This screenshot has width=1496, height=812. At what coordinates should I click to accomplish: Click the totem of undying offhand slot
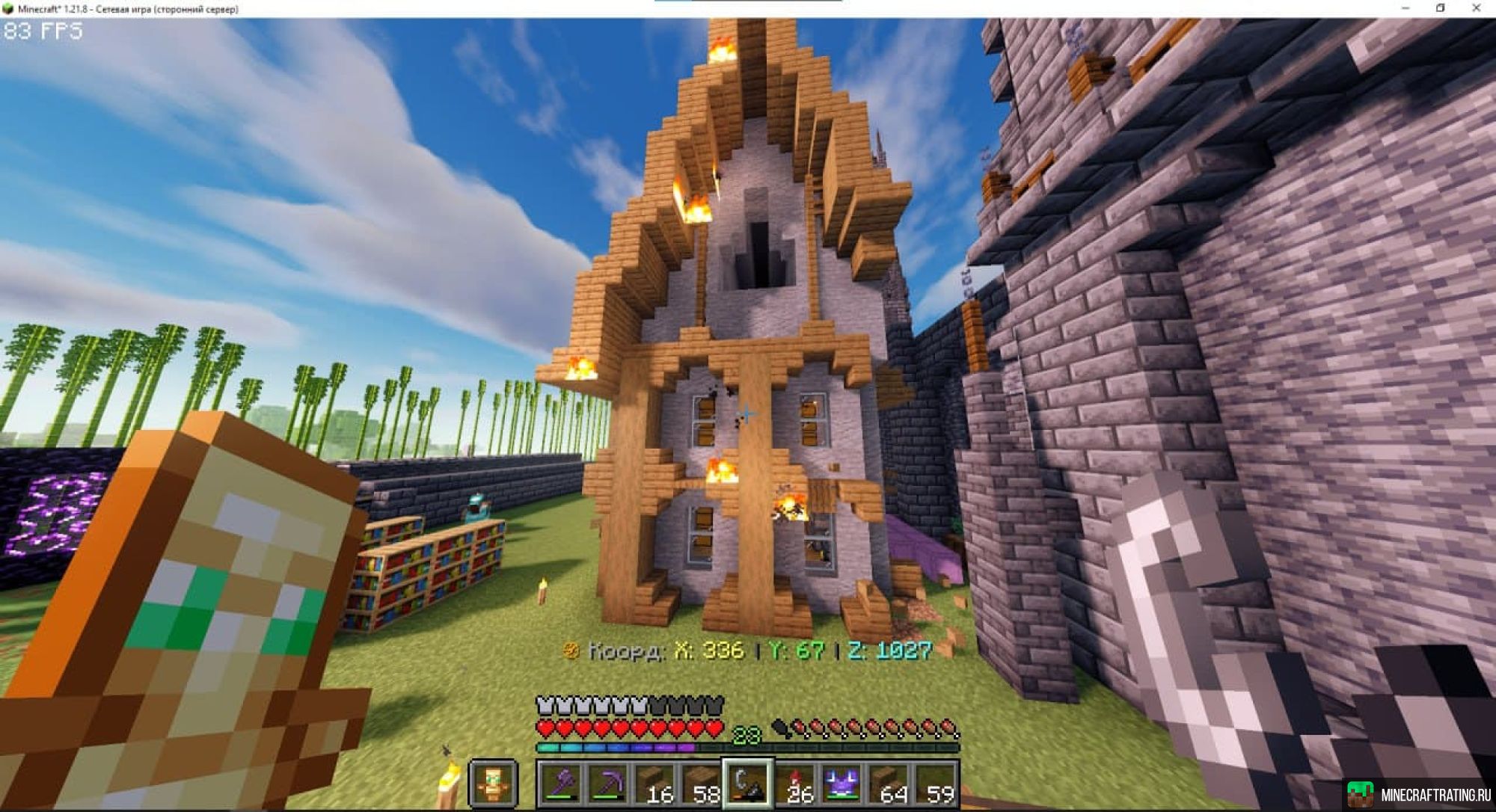493,784
